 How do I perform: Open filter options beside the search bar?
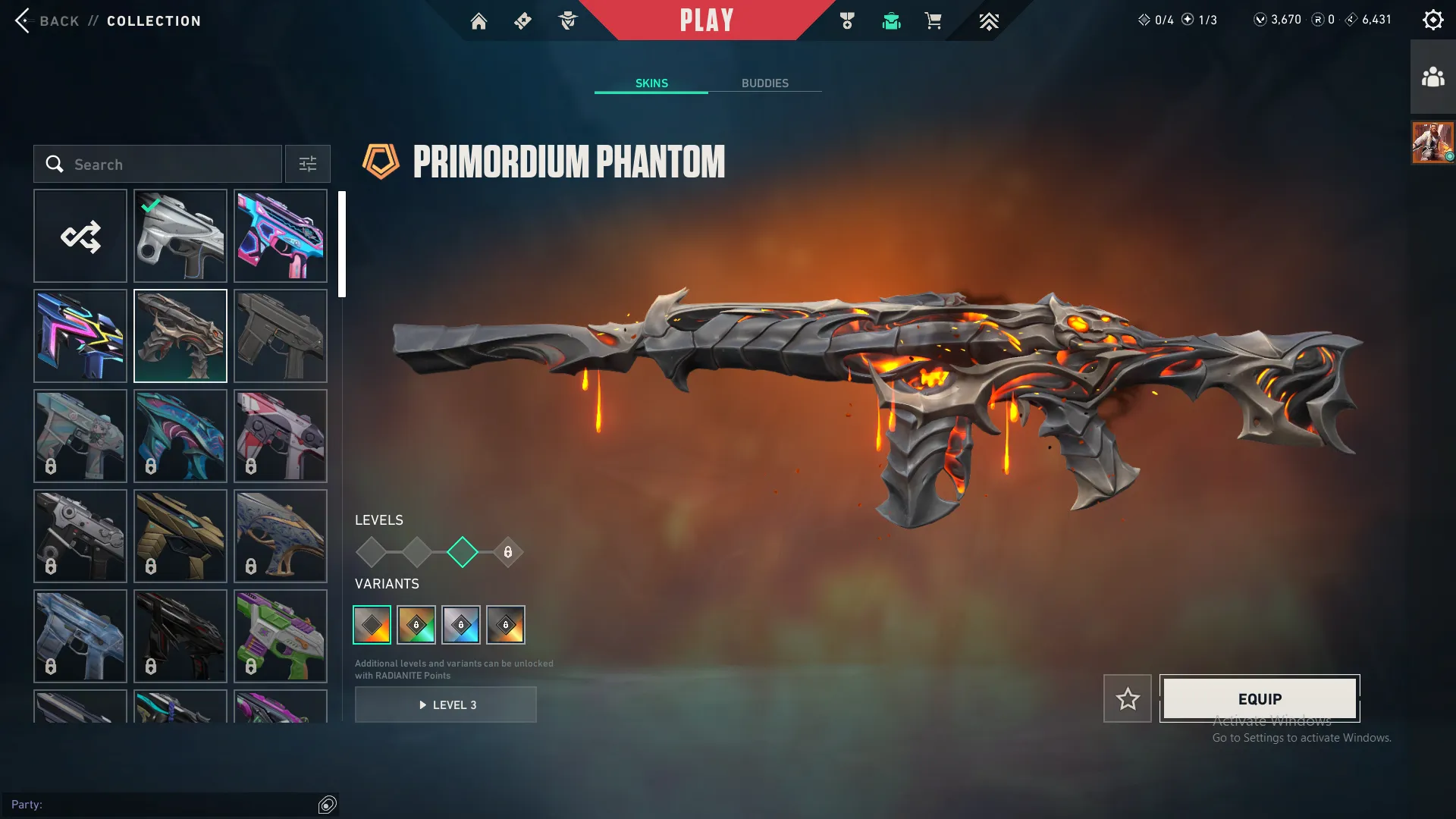coord(307,164)
